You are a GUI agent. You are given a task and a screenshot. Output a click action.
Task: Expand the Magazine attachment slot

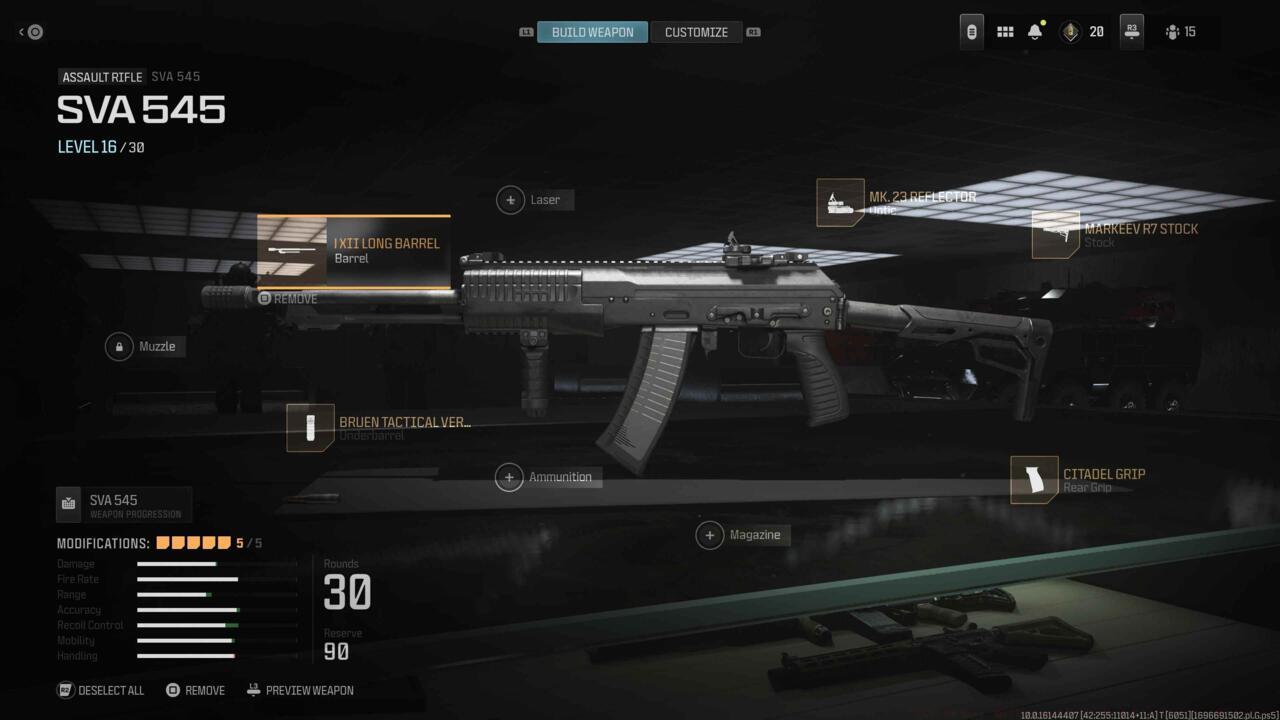742,535
